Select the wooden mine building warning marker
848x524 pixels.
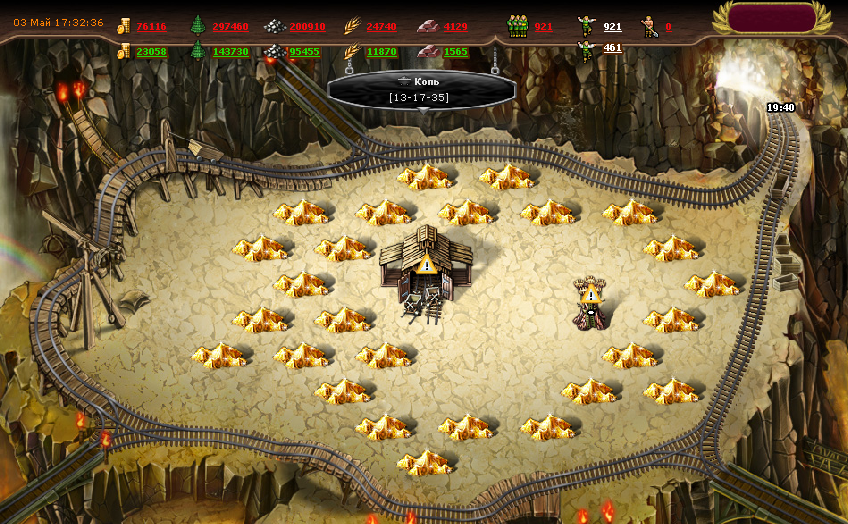(x=426, y=265)
